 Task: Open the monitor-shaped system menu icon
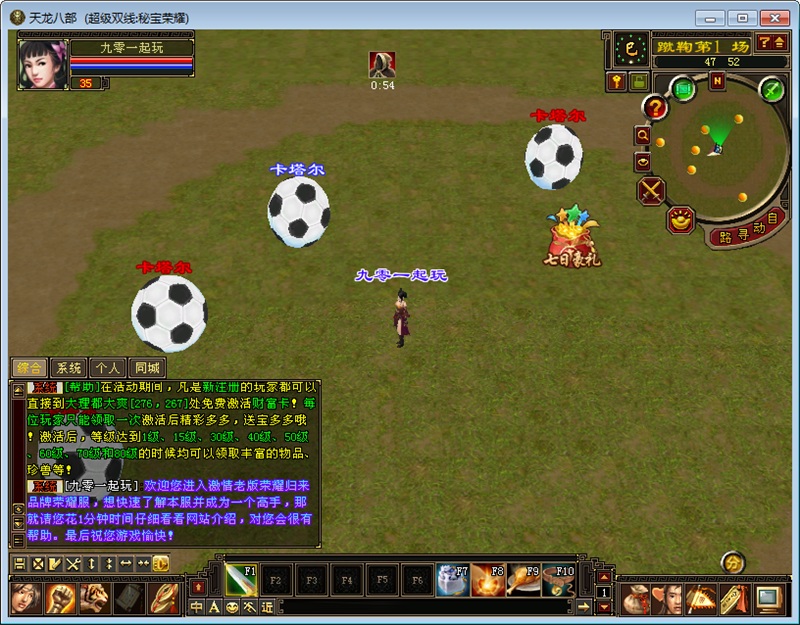[x=768, y=598]
